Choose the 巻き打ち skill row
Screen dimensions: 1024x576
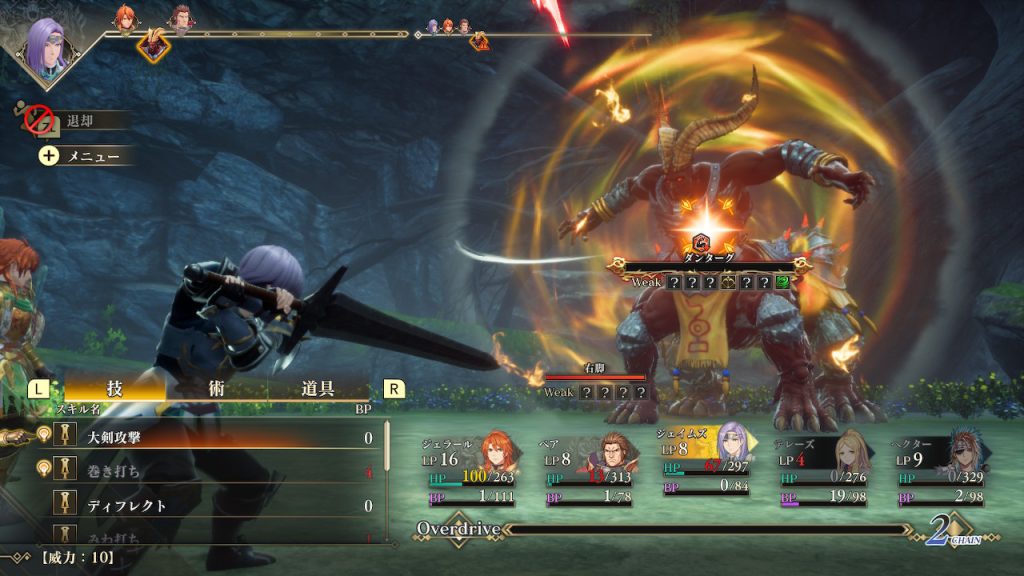200,470
